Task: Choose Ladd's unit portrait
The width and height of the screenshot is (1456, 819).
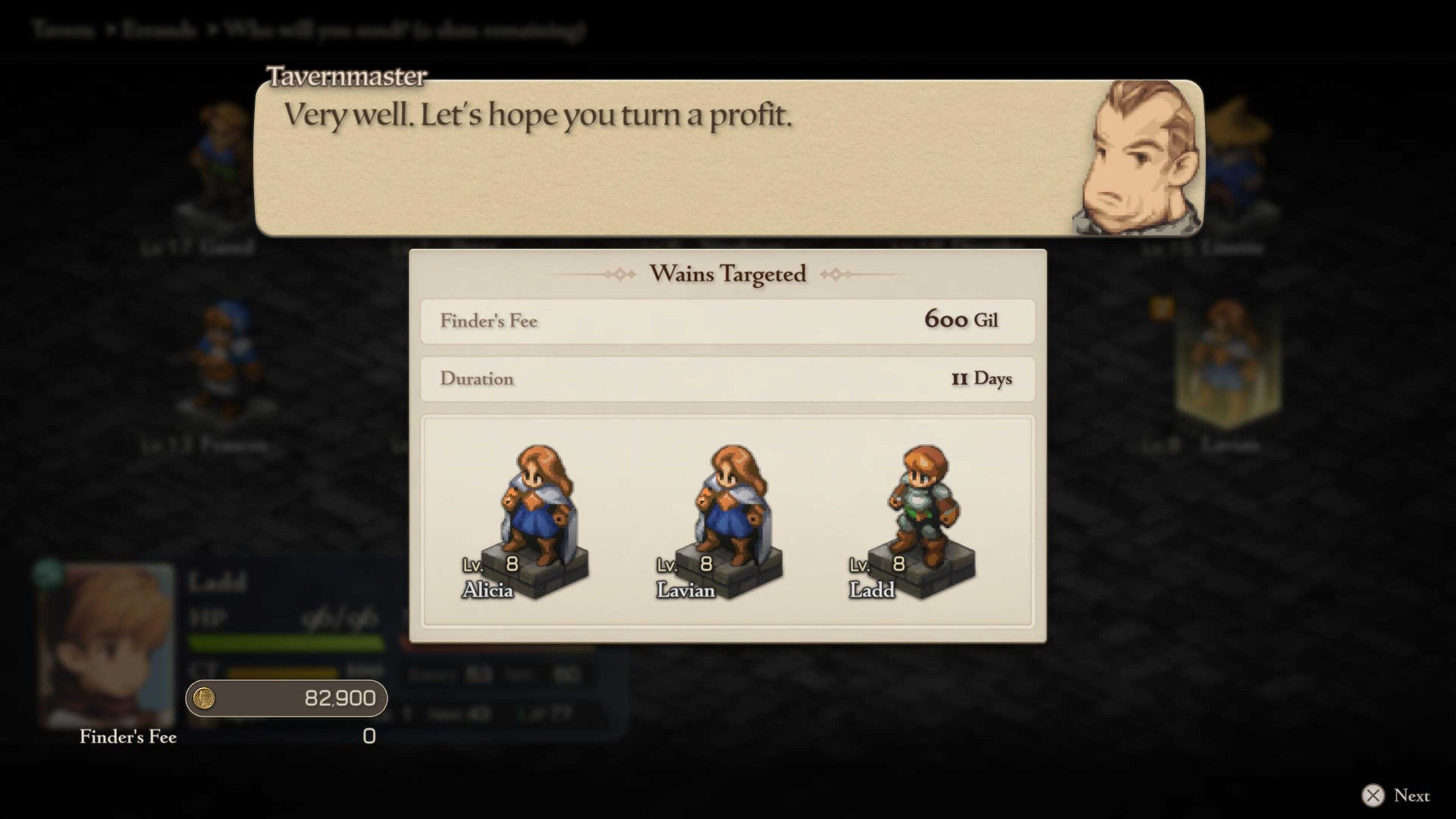Action: click(923, 512)
